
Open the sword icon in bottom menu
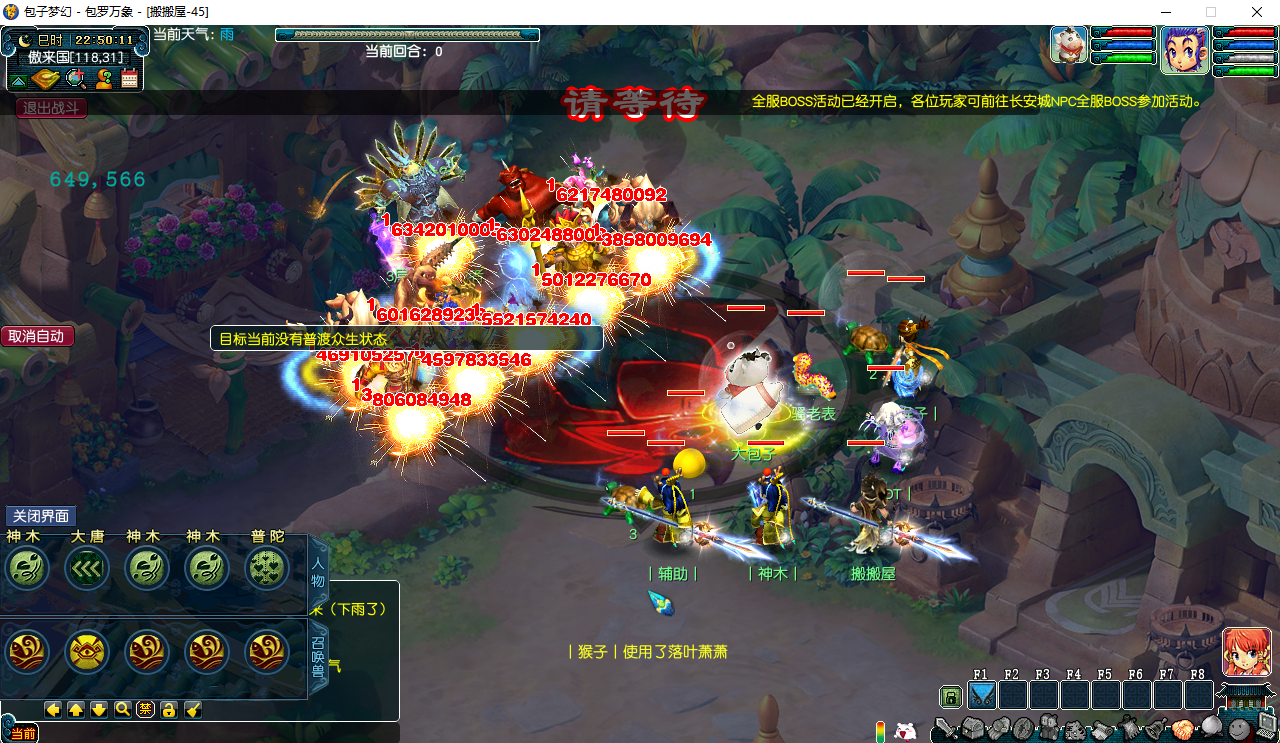pyautogui.click(x=945, y=729)
